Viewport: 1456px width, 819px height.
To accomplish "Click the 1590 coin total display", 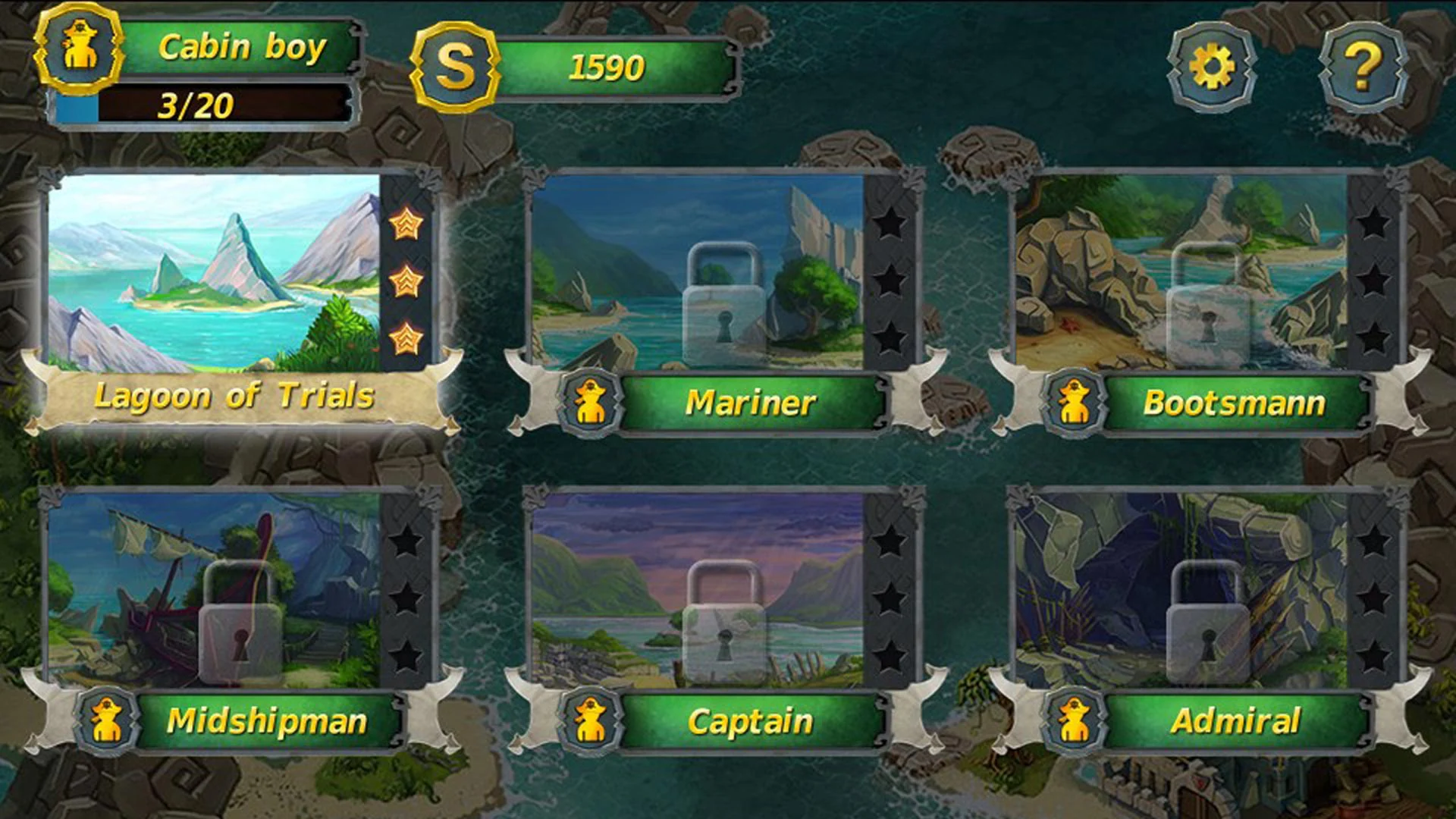I will [607, 68].
